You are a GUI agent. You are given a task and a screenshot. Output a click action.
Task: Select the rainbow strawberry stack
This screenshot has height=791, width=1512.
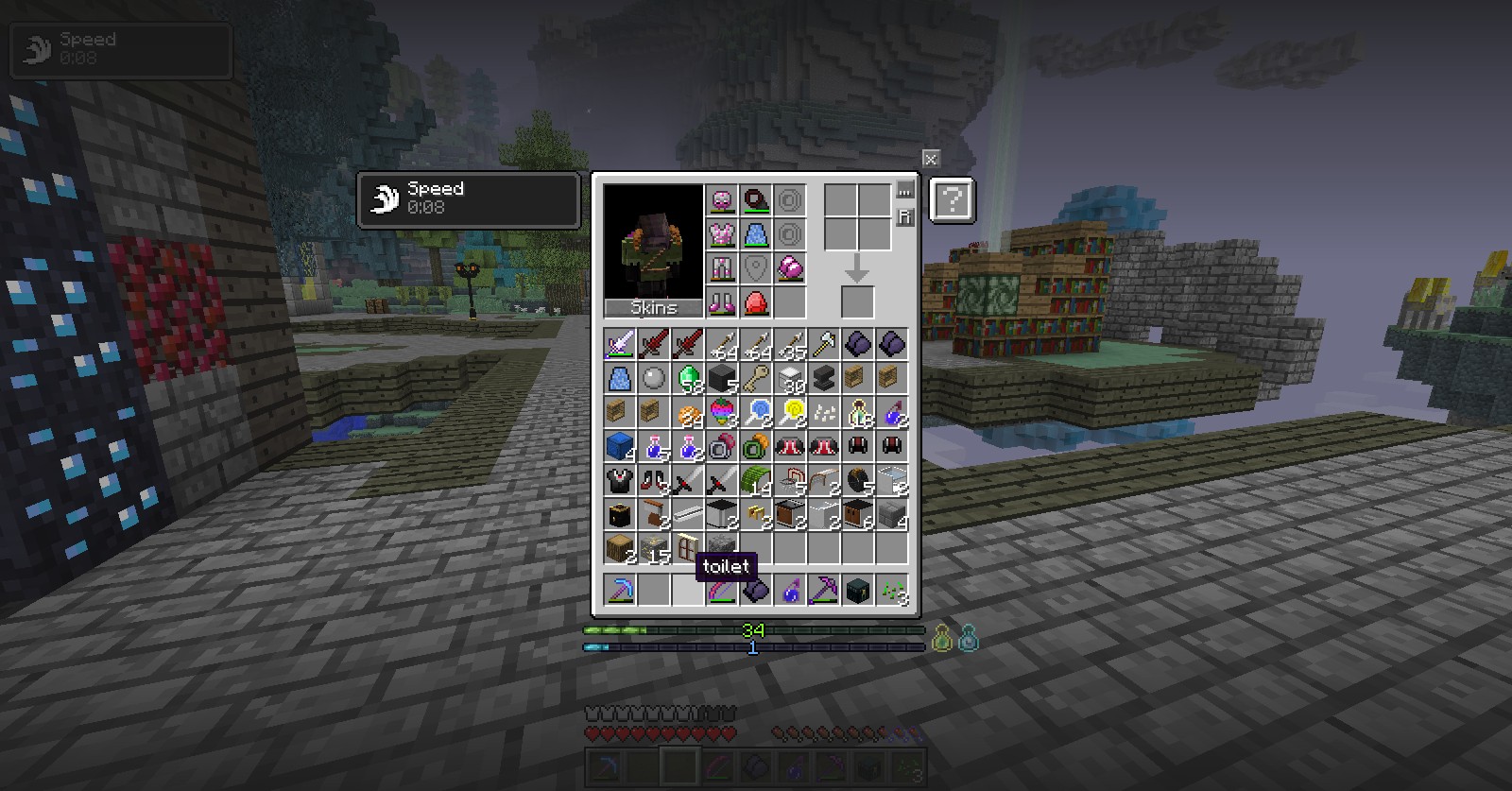click(x=722, y=413)
